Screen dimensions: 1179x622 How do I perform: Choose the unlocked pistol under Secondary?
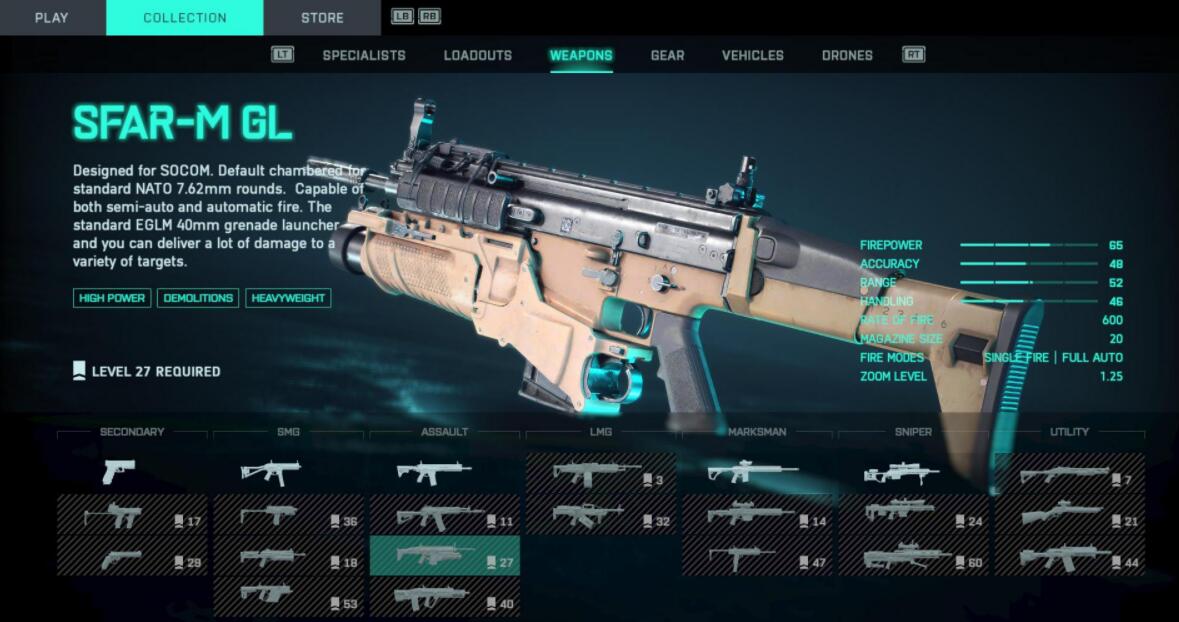(x=132, y=472)
